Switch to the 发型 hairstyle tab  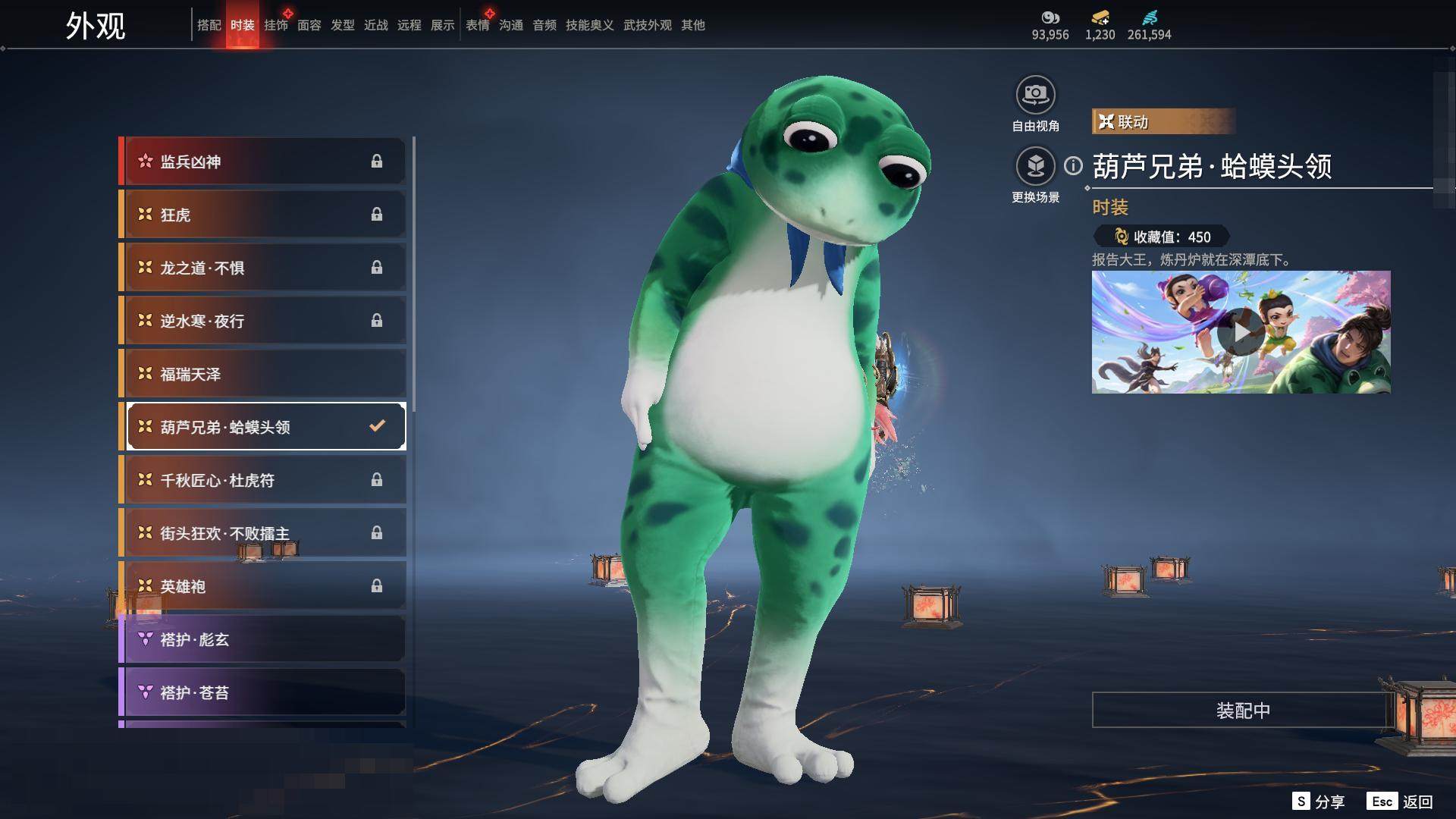pos(342,25)
